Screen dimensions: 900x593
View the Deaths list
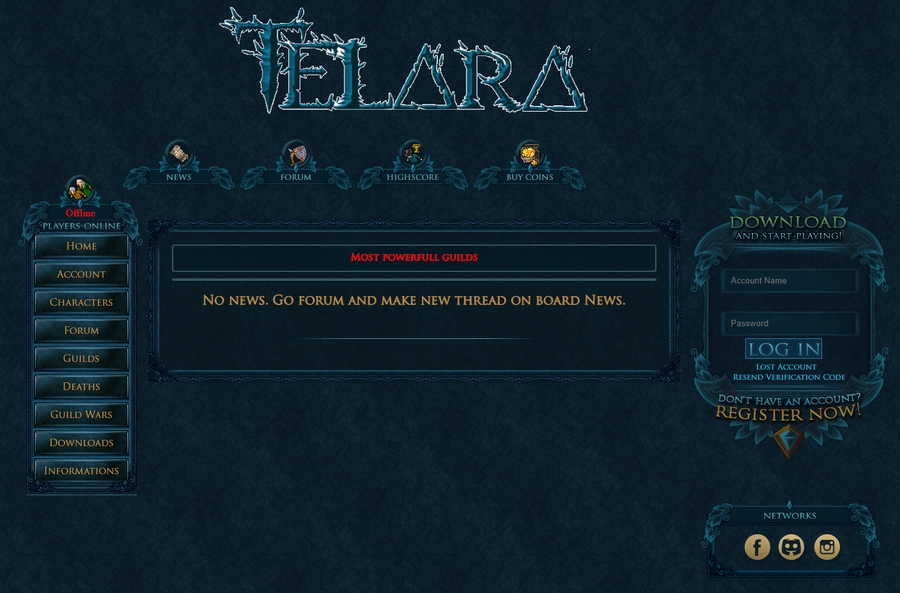[x=81, y=386]
